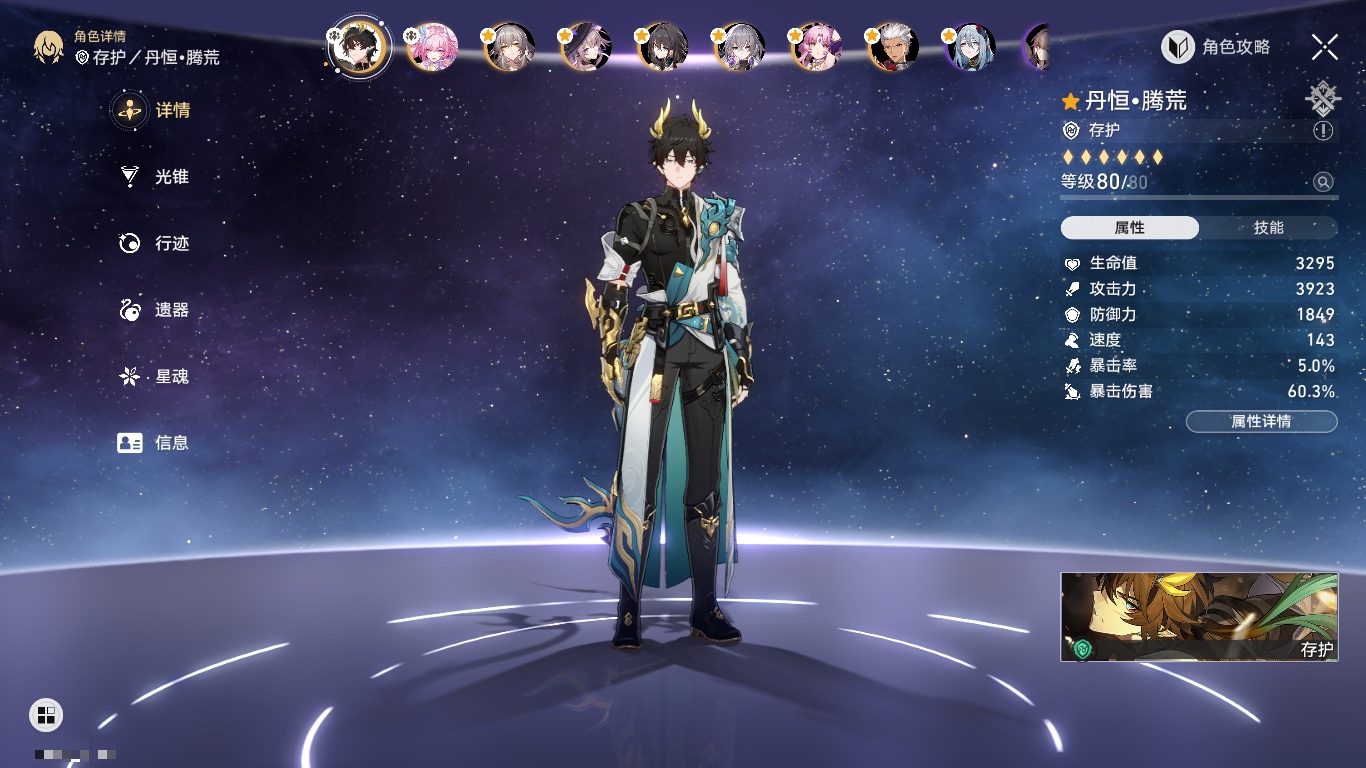This screenshot has height=768, width=1366.
Task: Choose the white-haired dark-skinned character portrait
Action: point(892,47)
